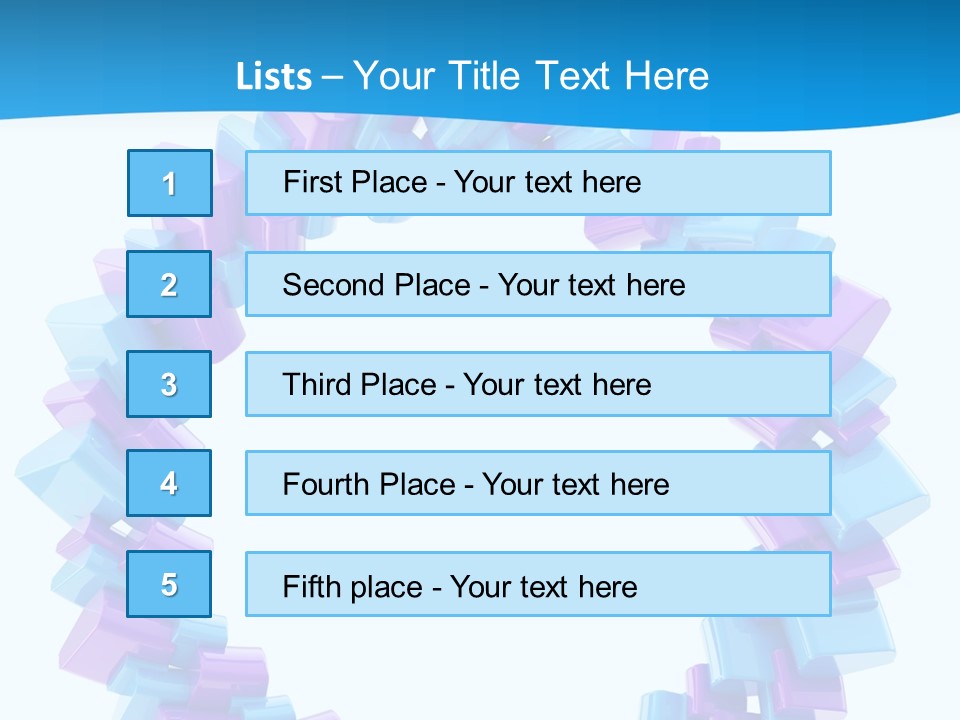
Task: Pick the number 3 box
Action: coord(170,384)
